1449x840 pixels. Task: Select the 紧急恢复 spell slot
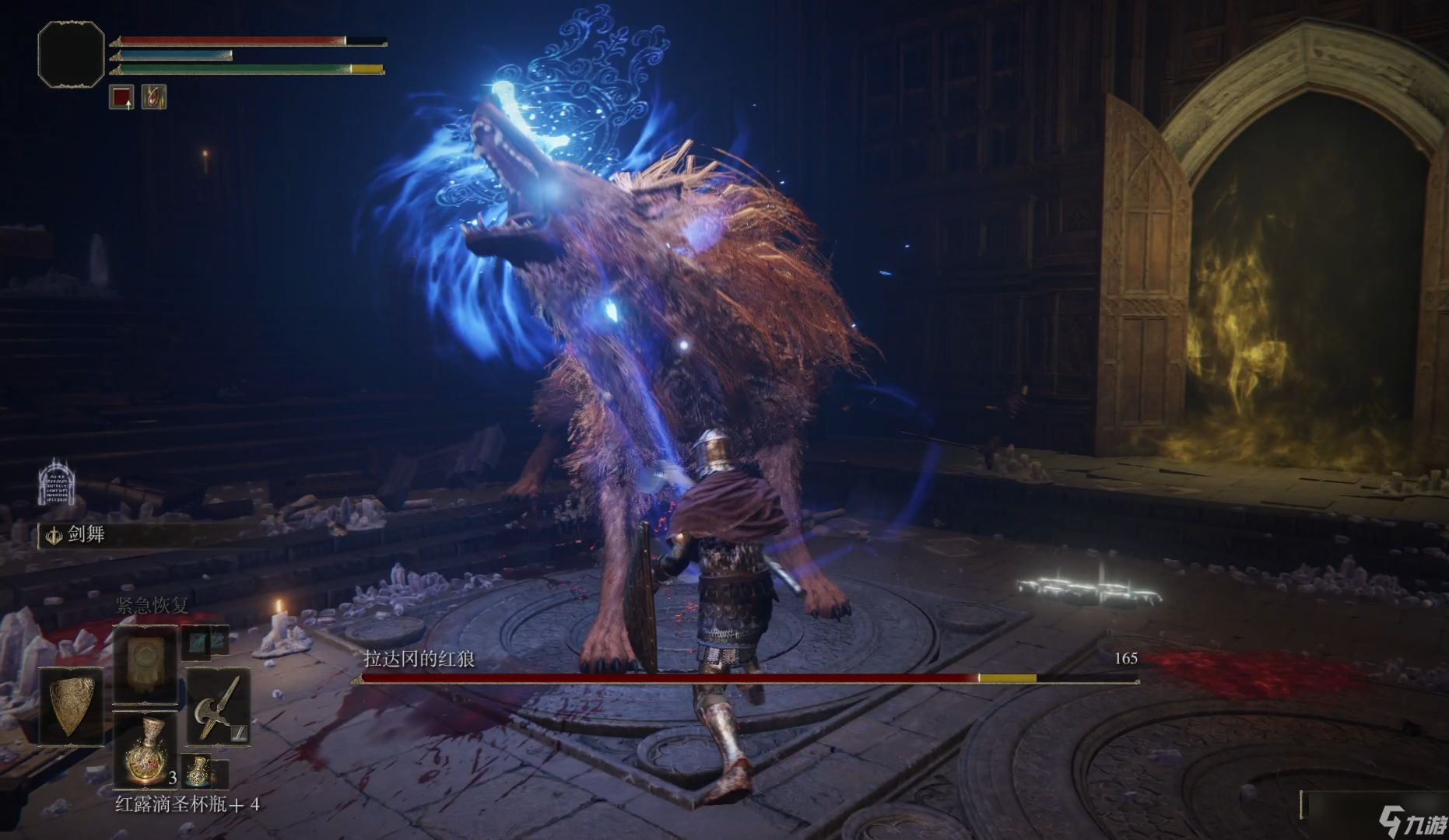click(x=146, y=663)
